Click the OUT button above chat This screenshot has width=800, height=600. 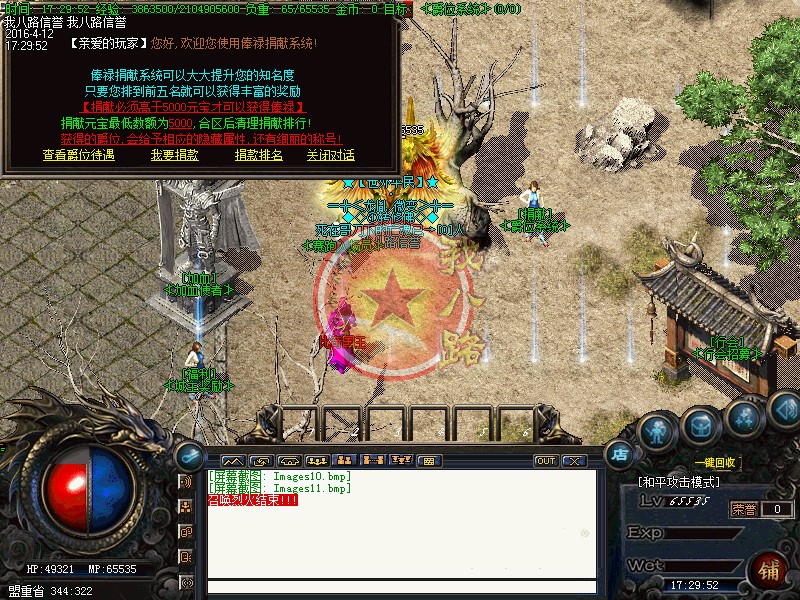pyautogui.click(x=546, y=461)
